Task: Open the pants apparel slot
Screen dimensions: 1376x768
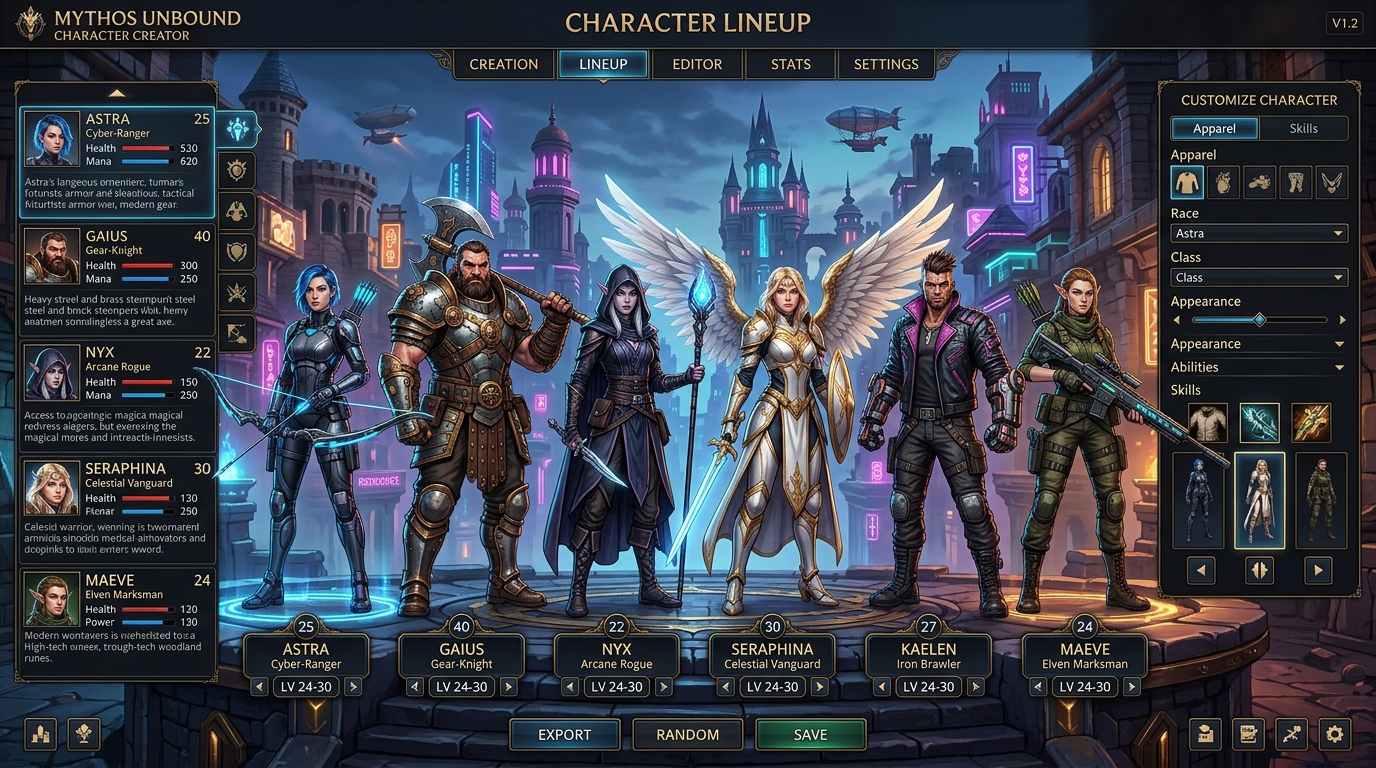Action: click(x=1296, y=182)
